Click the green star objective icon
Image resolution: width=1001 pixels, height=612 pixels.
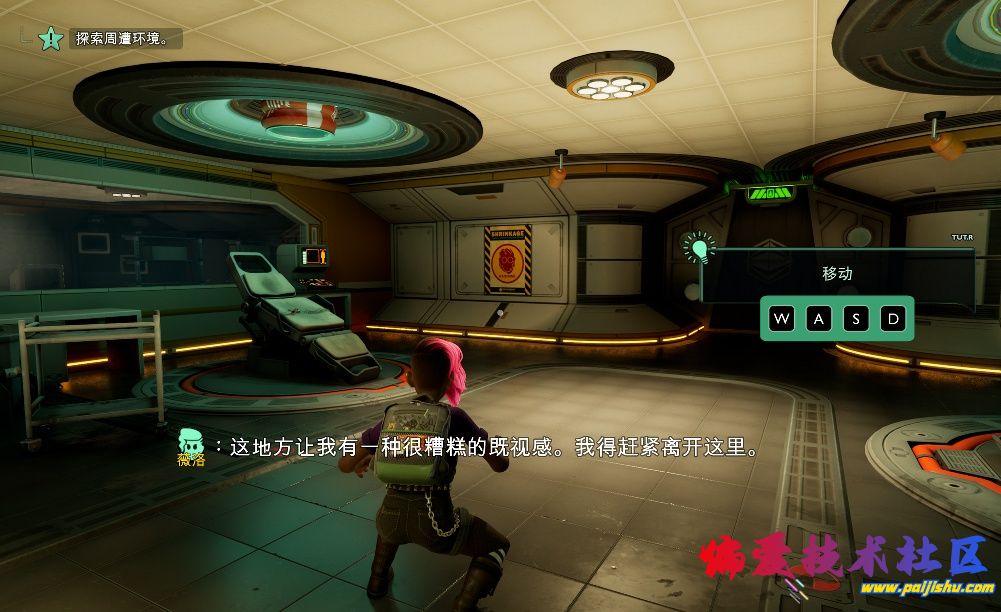pyautogui.click(x=52, y=39)
